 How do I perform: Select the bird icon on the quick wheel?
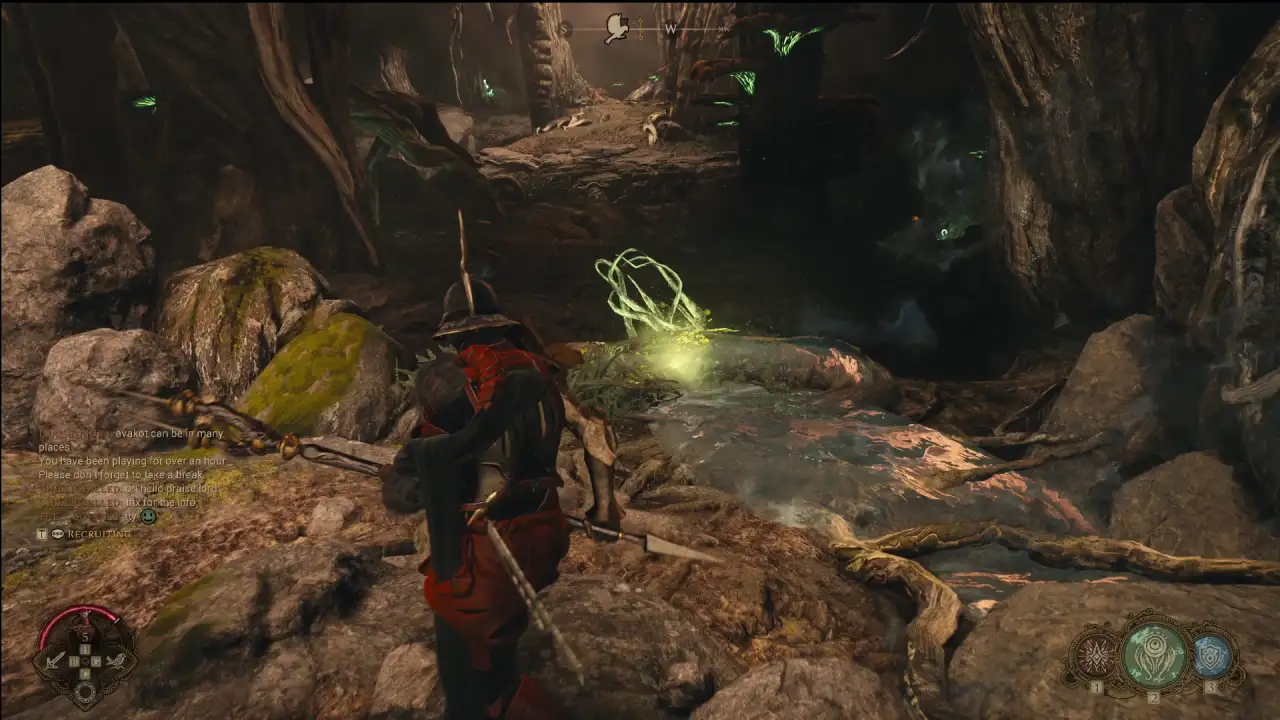(115, 659)
